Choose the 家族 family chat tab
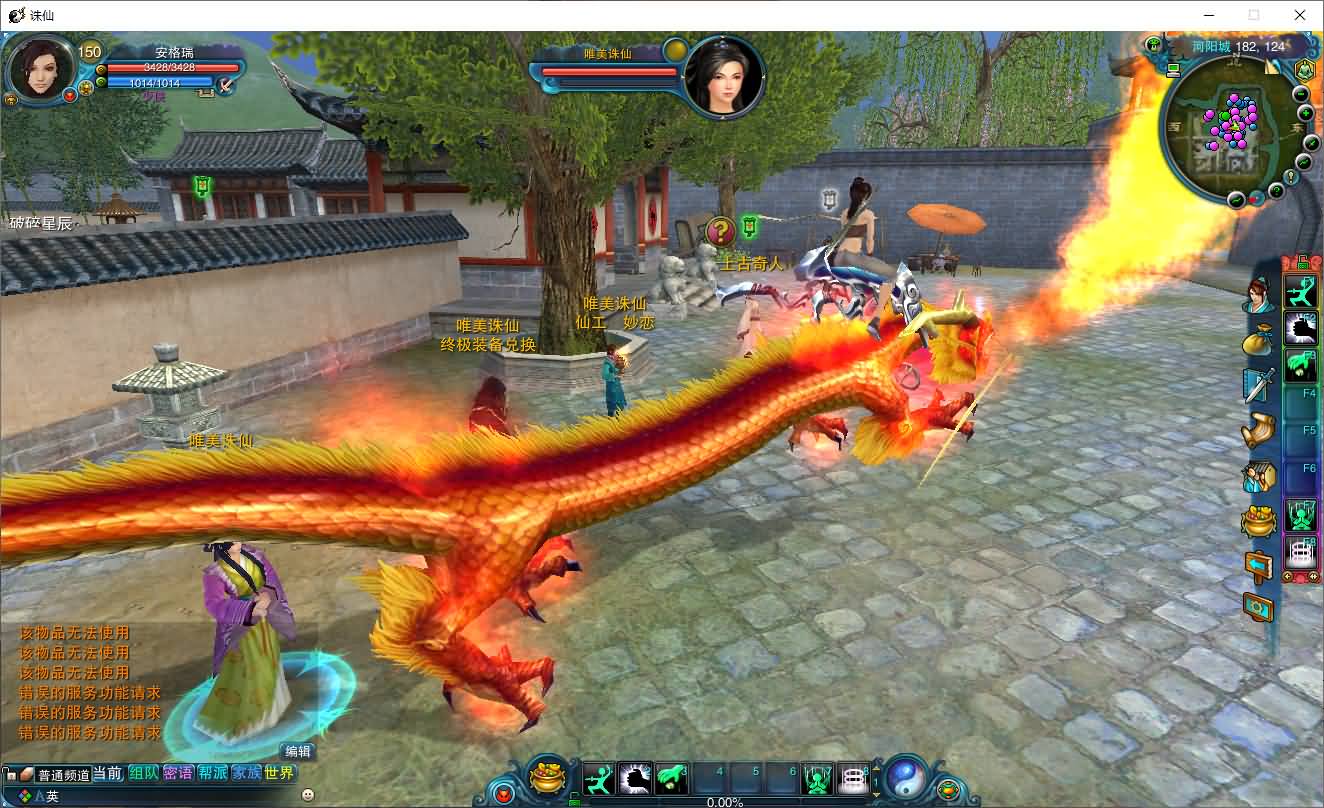The width and height of the screenshot is (1324, 808). coord(246,773)
